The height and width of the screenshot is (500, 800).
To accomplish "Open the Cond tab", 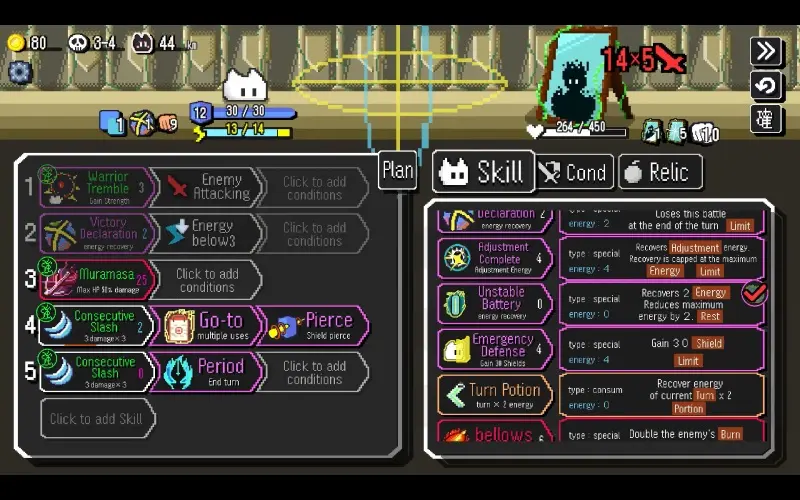I will (574, 173).
